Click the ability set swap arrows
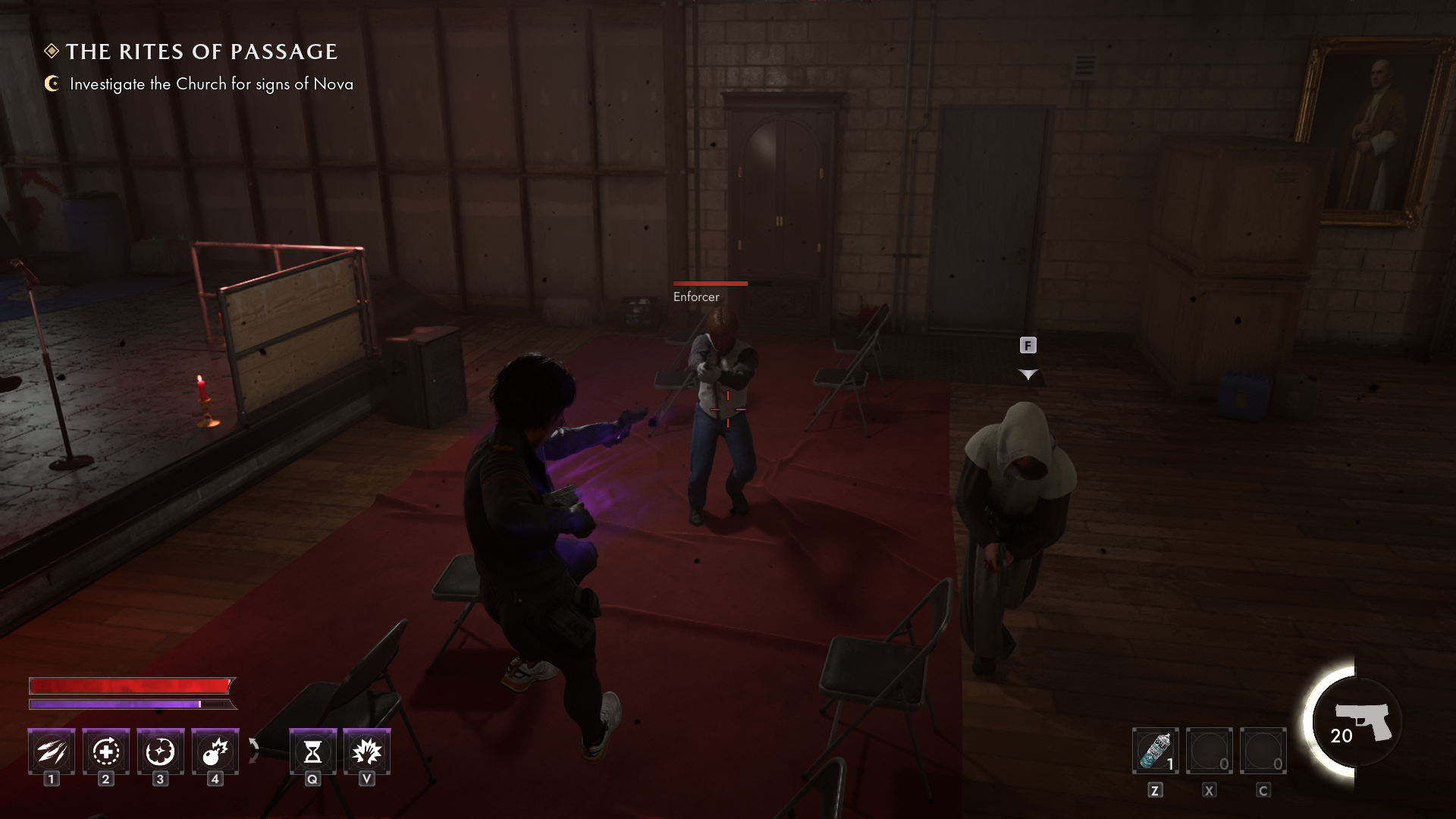 pos(254,750)
